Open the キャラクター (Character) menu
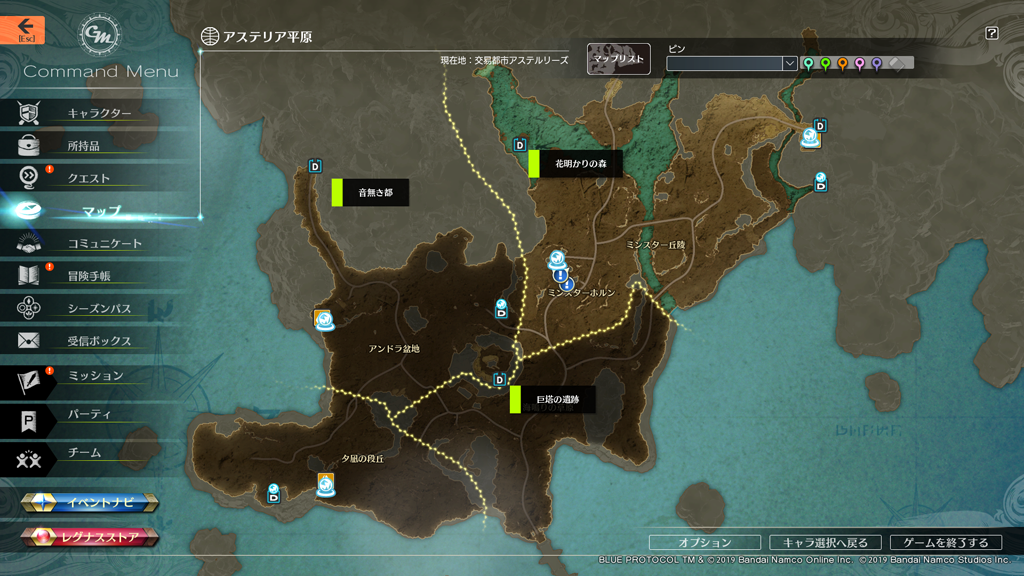 [99, 113]
